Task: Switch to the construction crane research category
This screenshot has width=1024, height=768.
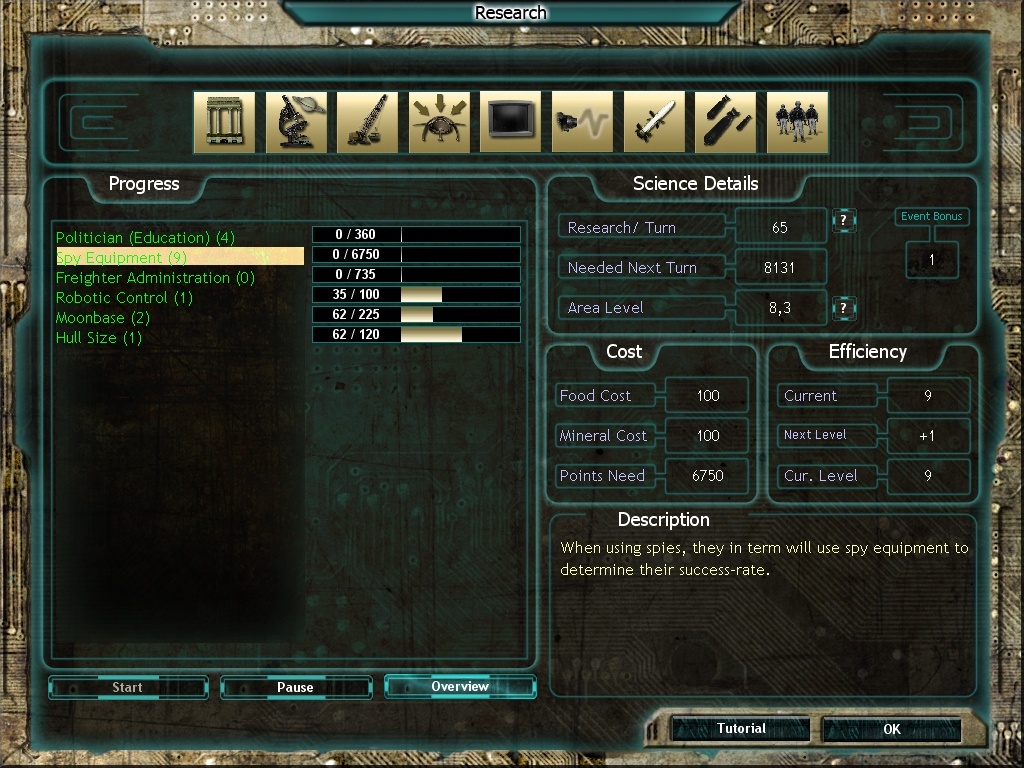Action: tap(367, 122)
